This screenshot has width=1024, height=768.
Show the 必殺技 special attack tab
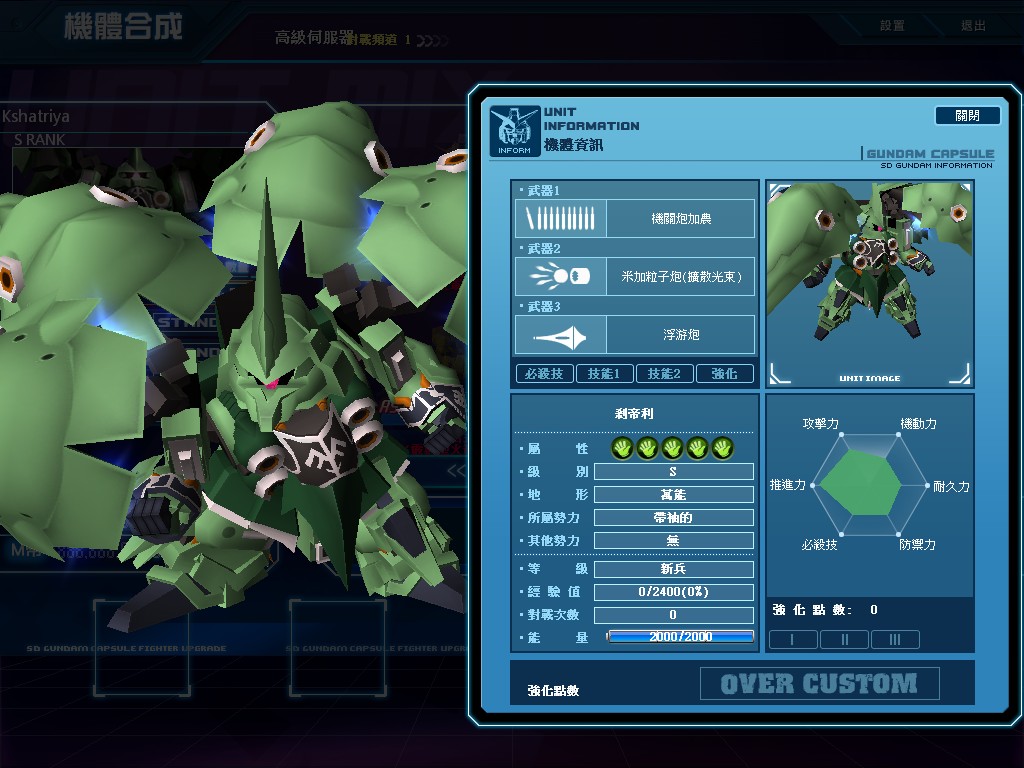tap(545, 374)
